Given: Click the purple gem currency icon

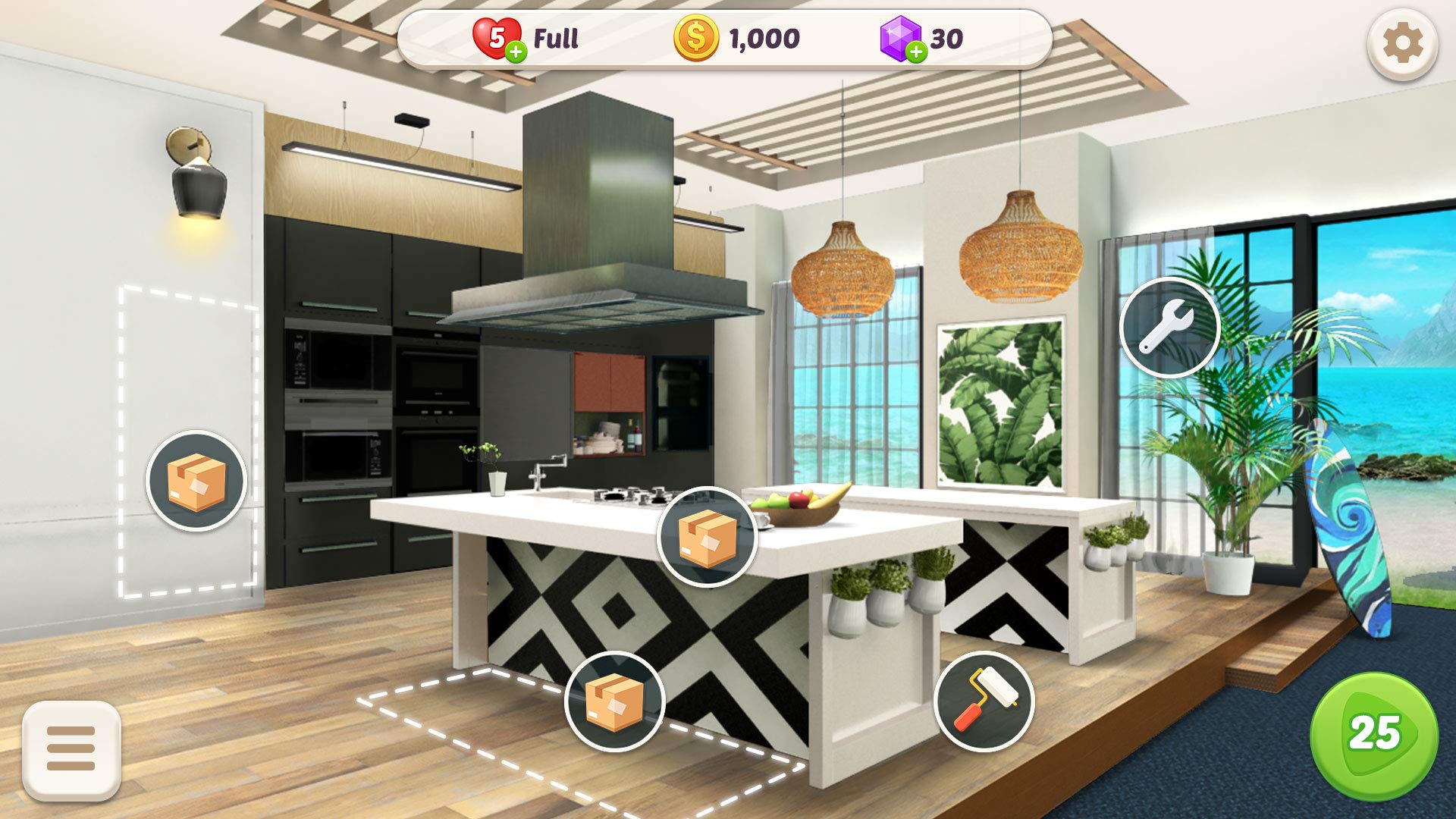Looking at the screenshot, I should coord(899,36).
